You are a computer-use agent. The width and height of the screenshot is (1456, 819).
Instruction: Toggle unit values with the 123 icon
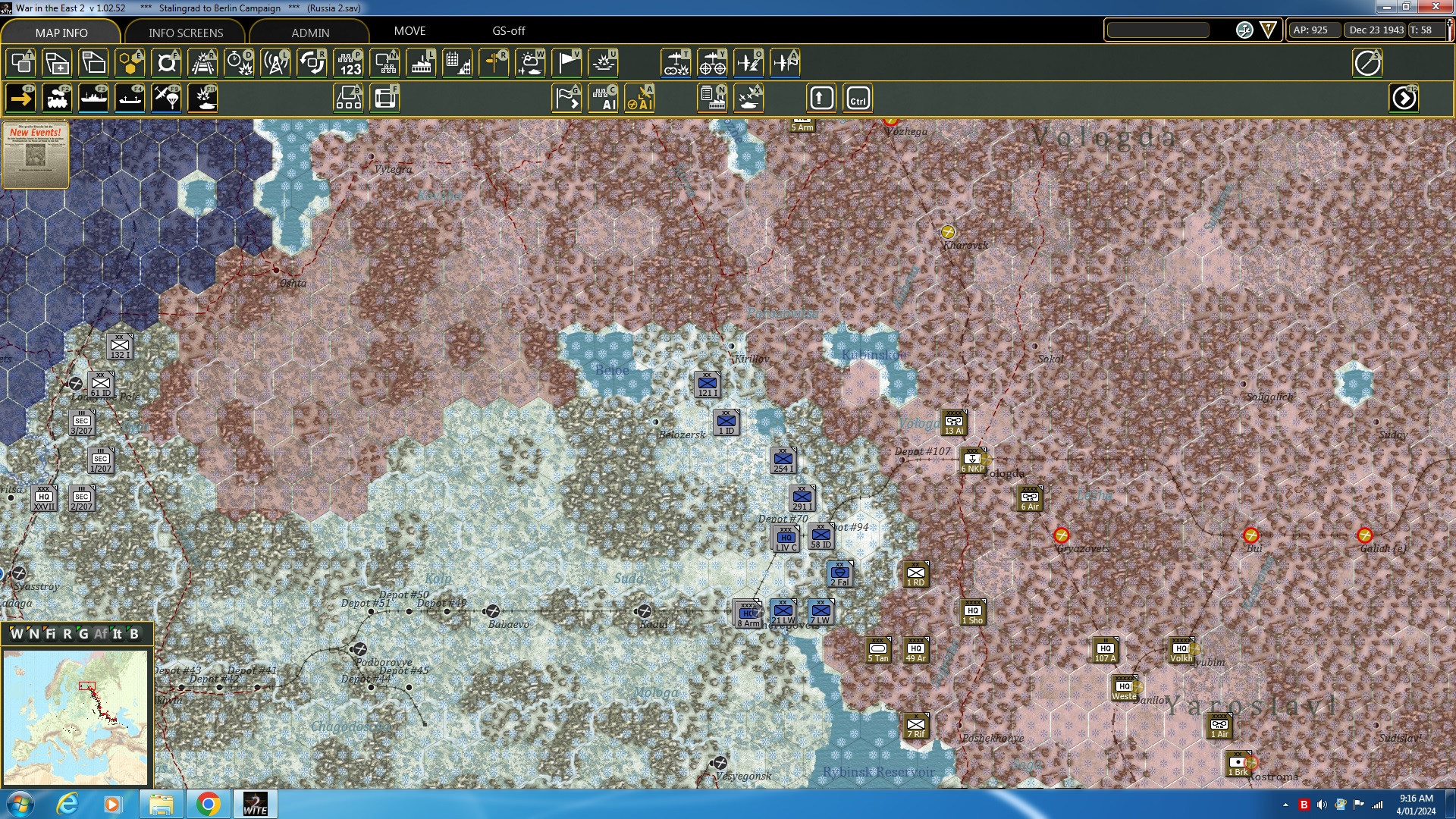[x=349, y=63]
